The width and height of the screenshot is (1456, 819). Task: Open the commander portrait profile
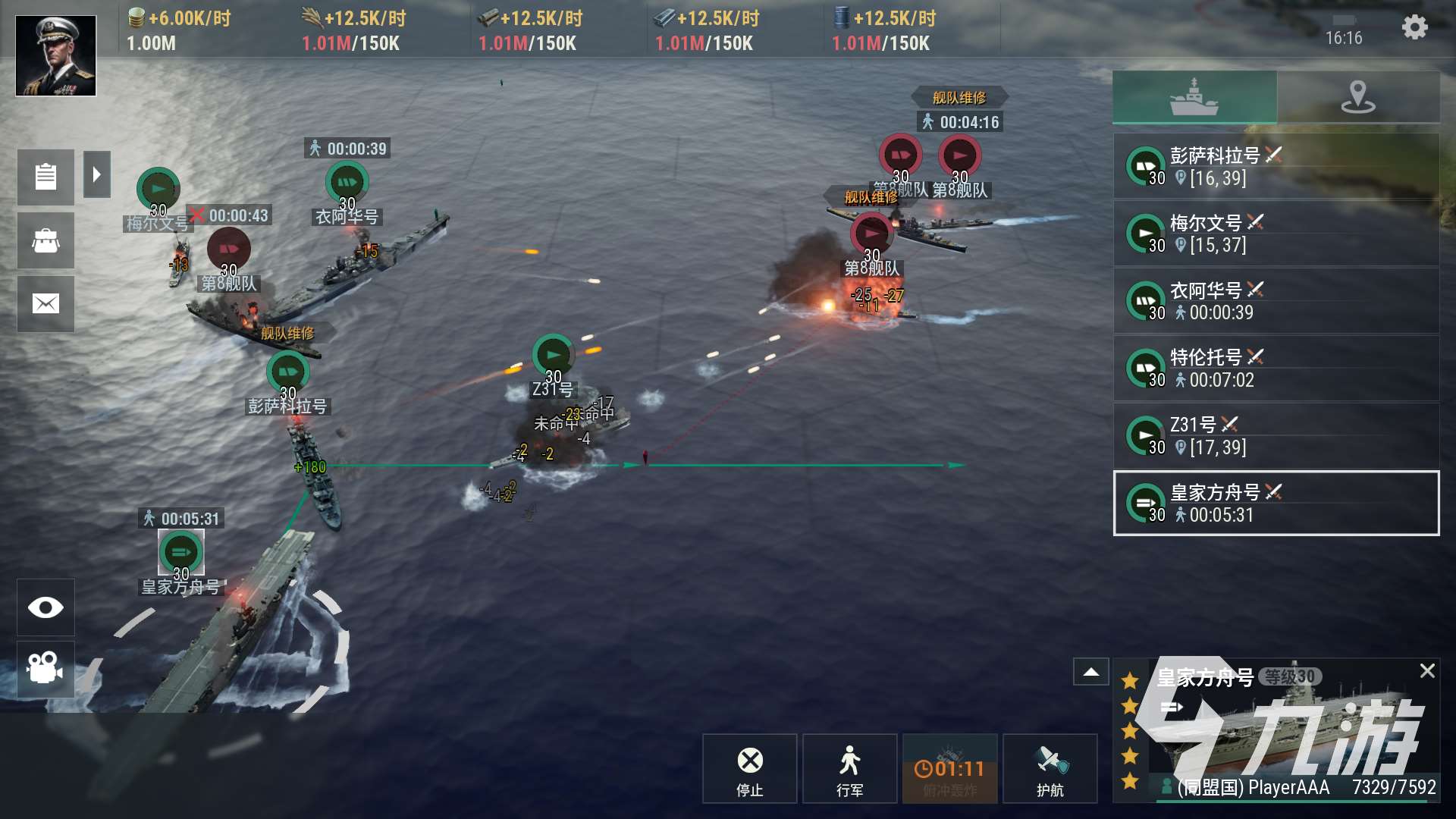(56, 56)
